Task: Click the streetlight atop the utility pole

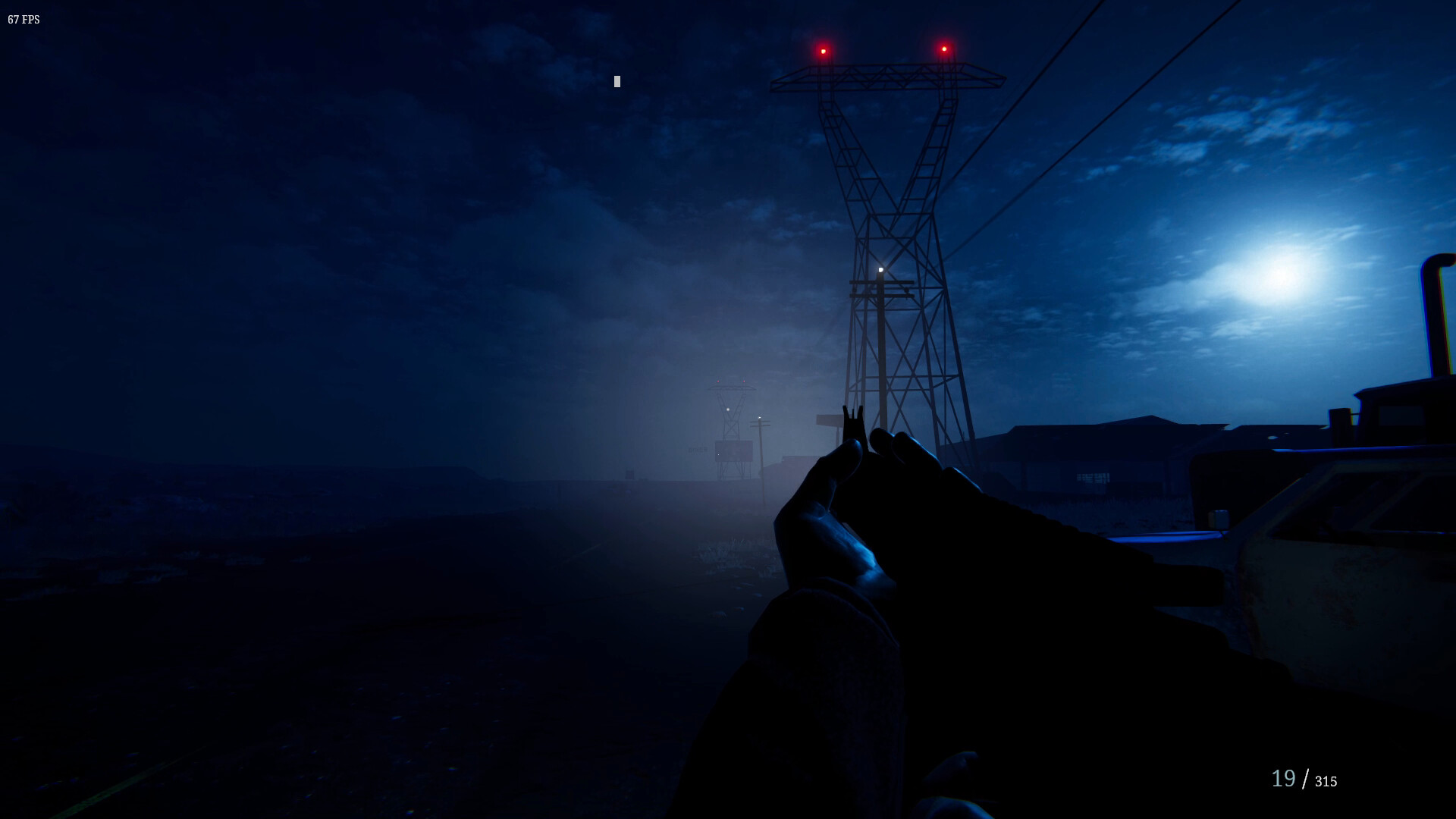Action: click(x=880, y=269)
